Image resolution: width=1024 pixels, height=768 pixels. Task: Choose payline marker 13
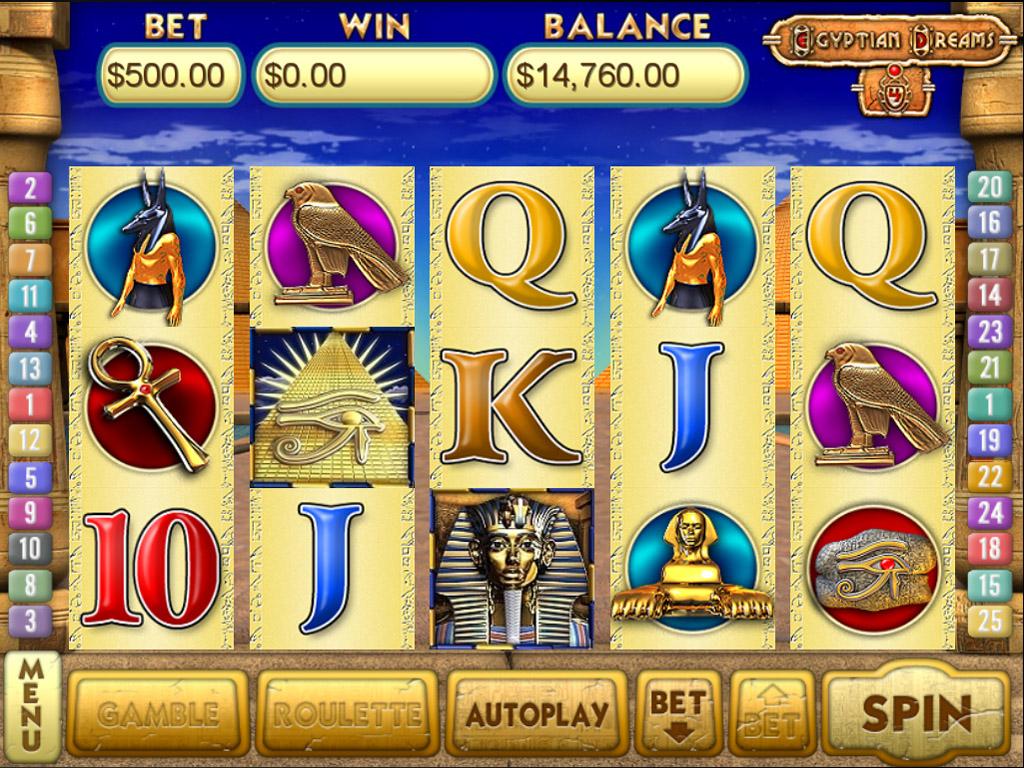point(30,368)
